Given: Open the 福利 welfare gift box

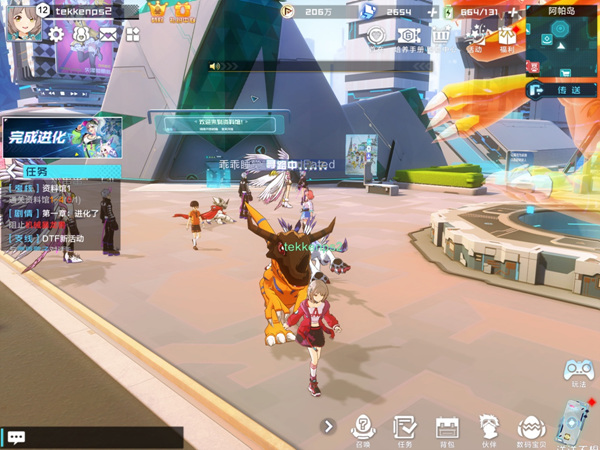Looking at the screenshot, I should [506, 38].
